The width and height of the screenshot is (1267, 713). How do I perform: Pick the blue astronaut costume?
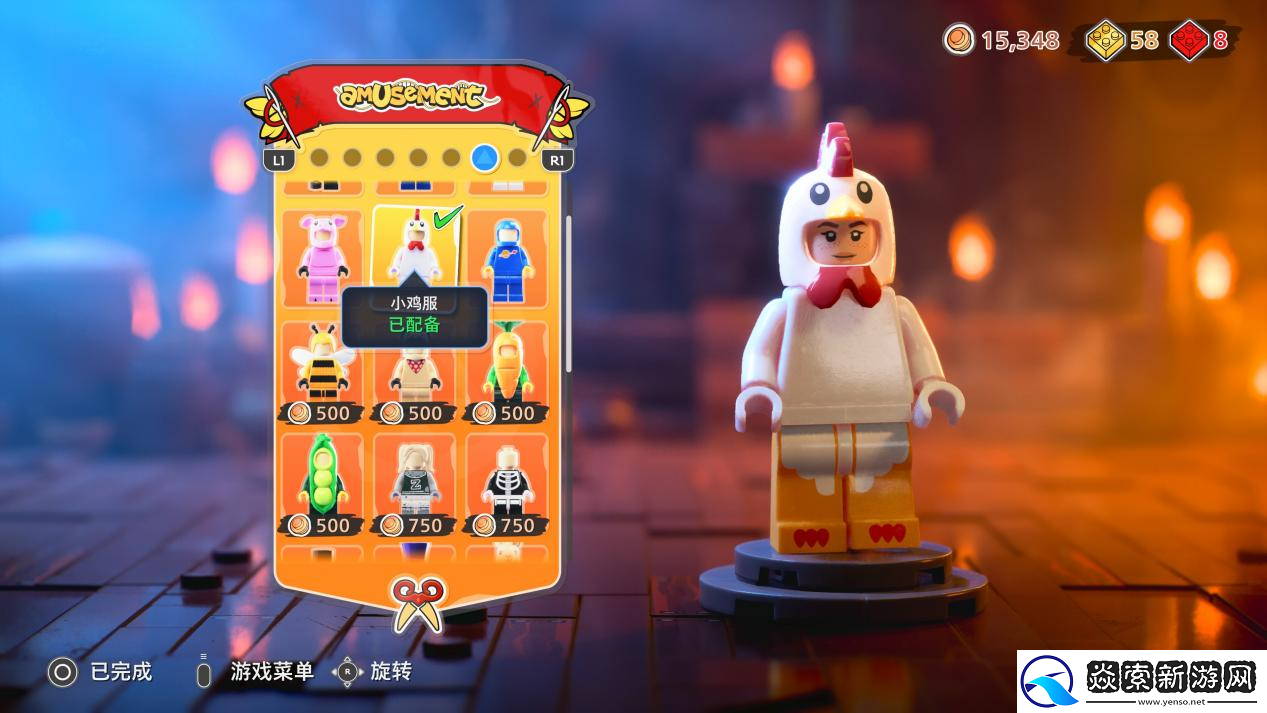pyautogui.click(x=508, y=257)
